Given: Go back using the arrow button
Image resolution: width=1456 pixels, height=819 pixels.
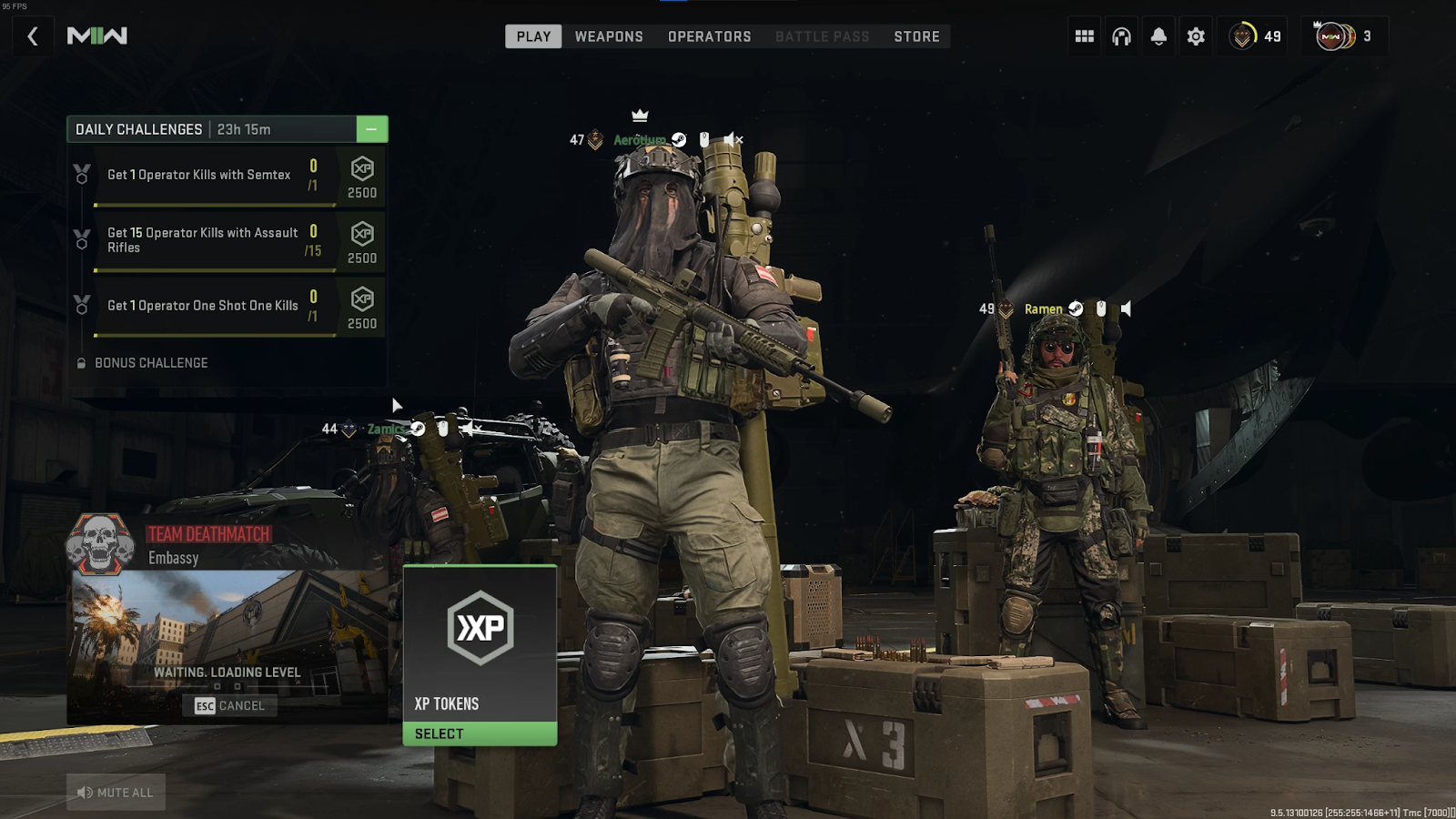Looking at the screenshot, I should tap(33, 36).
